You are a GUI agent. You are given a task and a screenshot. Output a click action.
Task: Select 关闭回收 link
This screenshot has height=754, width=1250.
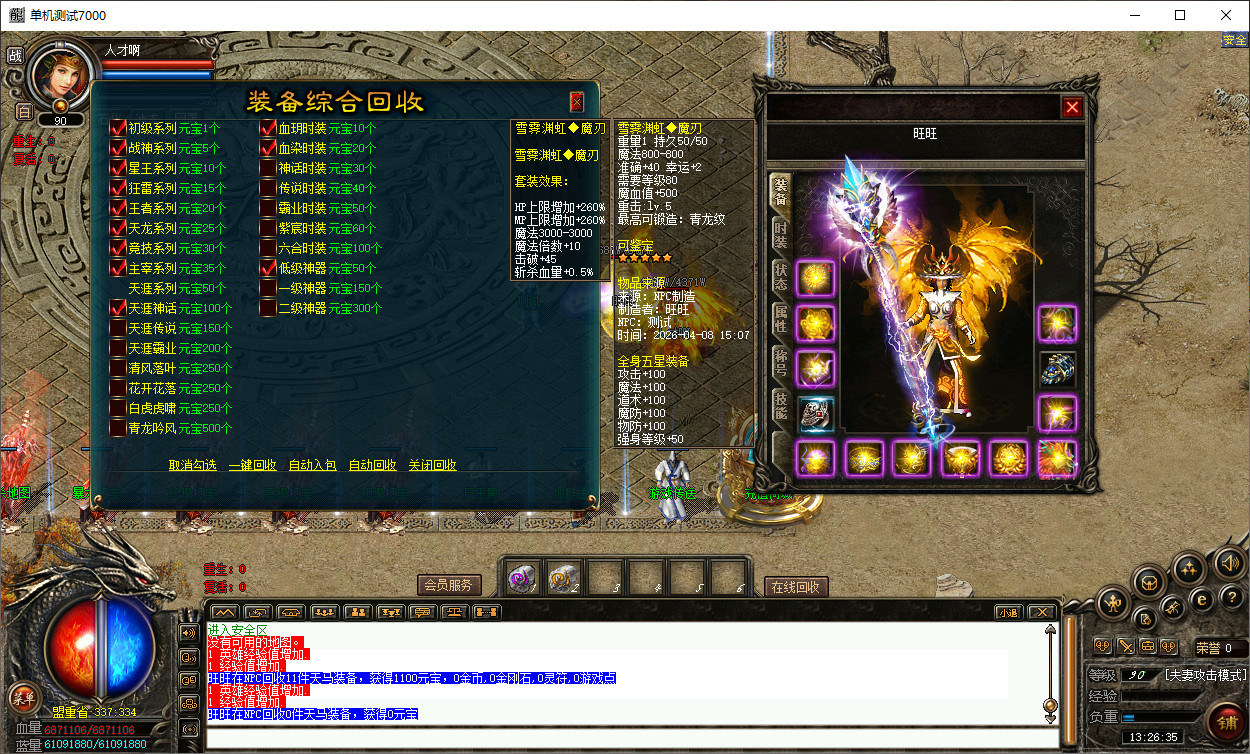pos(432,465)
